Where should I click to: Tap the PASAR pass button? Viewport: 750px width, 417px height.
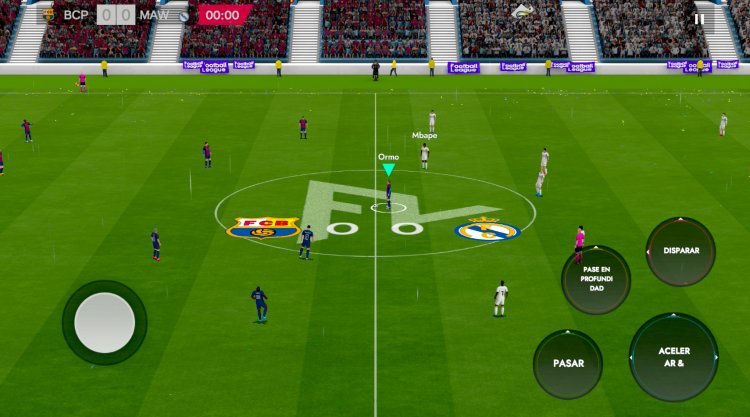click(568, 364)
